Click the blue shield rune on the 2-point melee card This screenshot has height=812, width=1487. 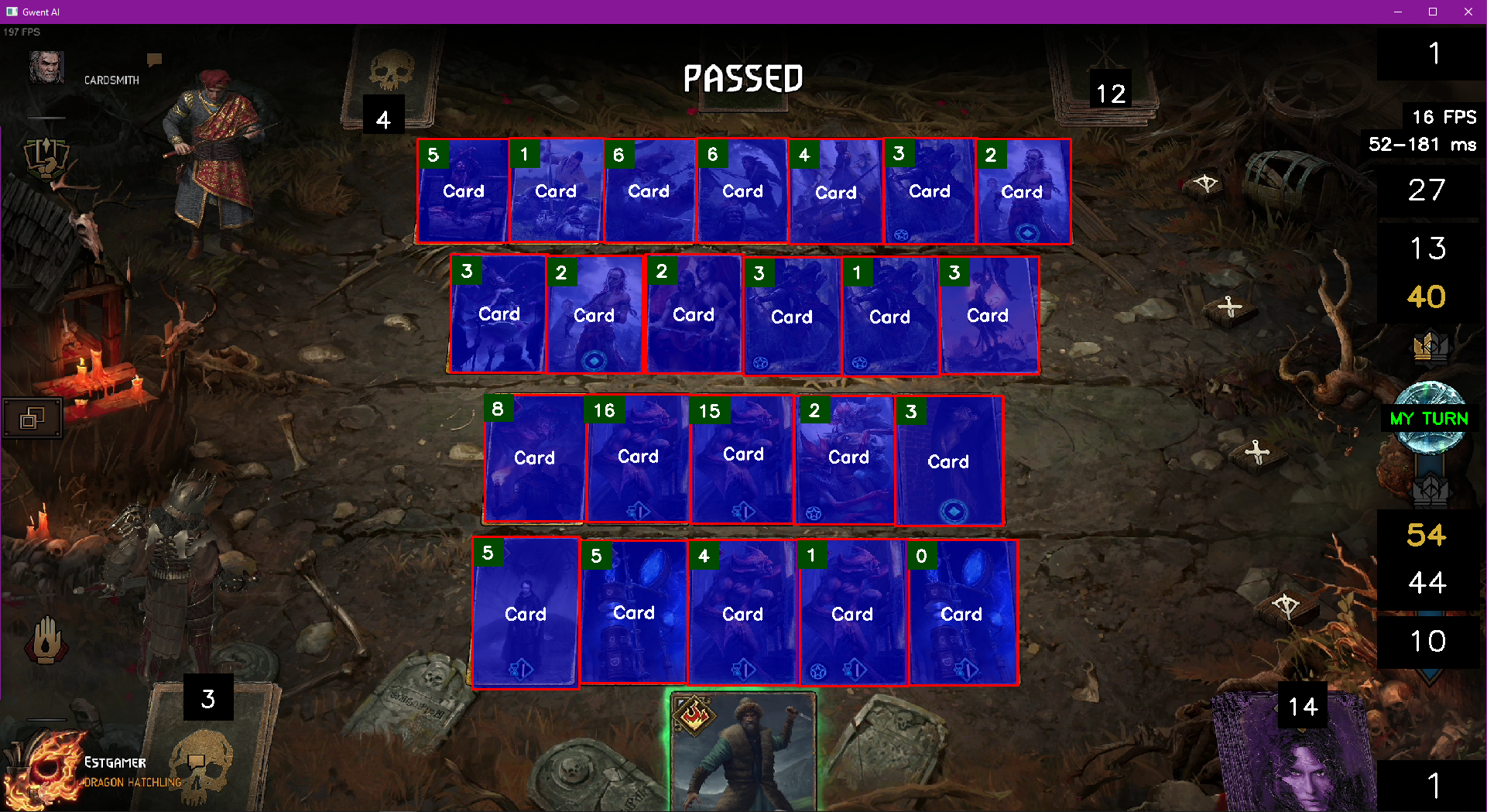click(596, 360)
